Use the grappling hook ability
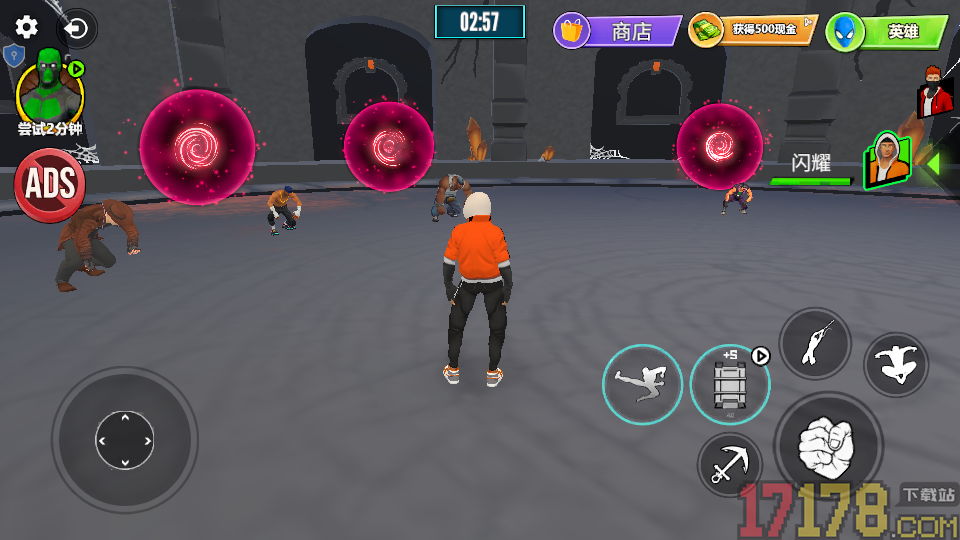The width and height of the screenshot is (960, 540). [729, 465]
